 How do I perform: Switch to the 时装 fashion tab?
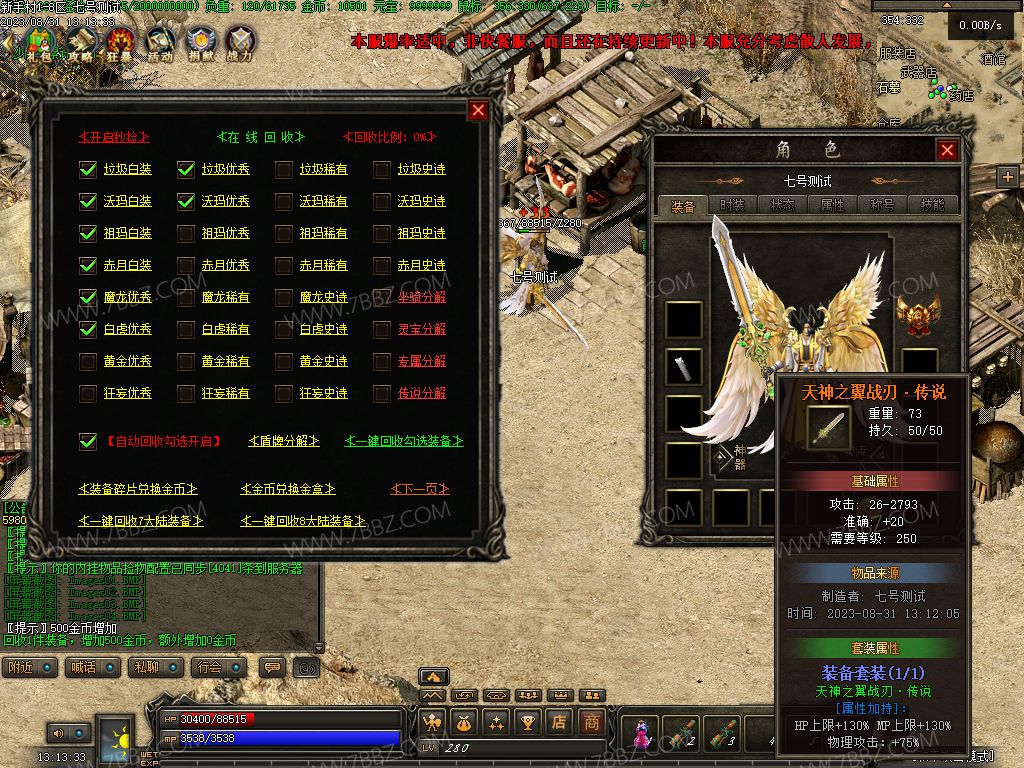[x=733, y=205]
